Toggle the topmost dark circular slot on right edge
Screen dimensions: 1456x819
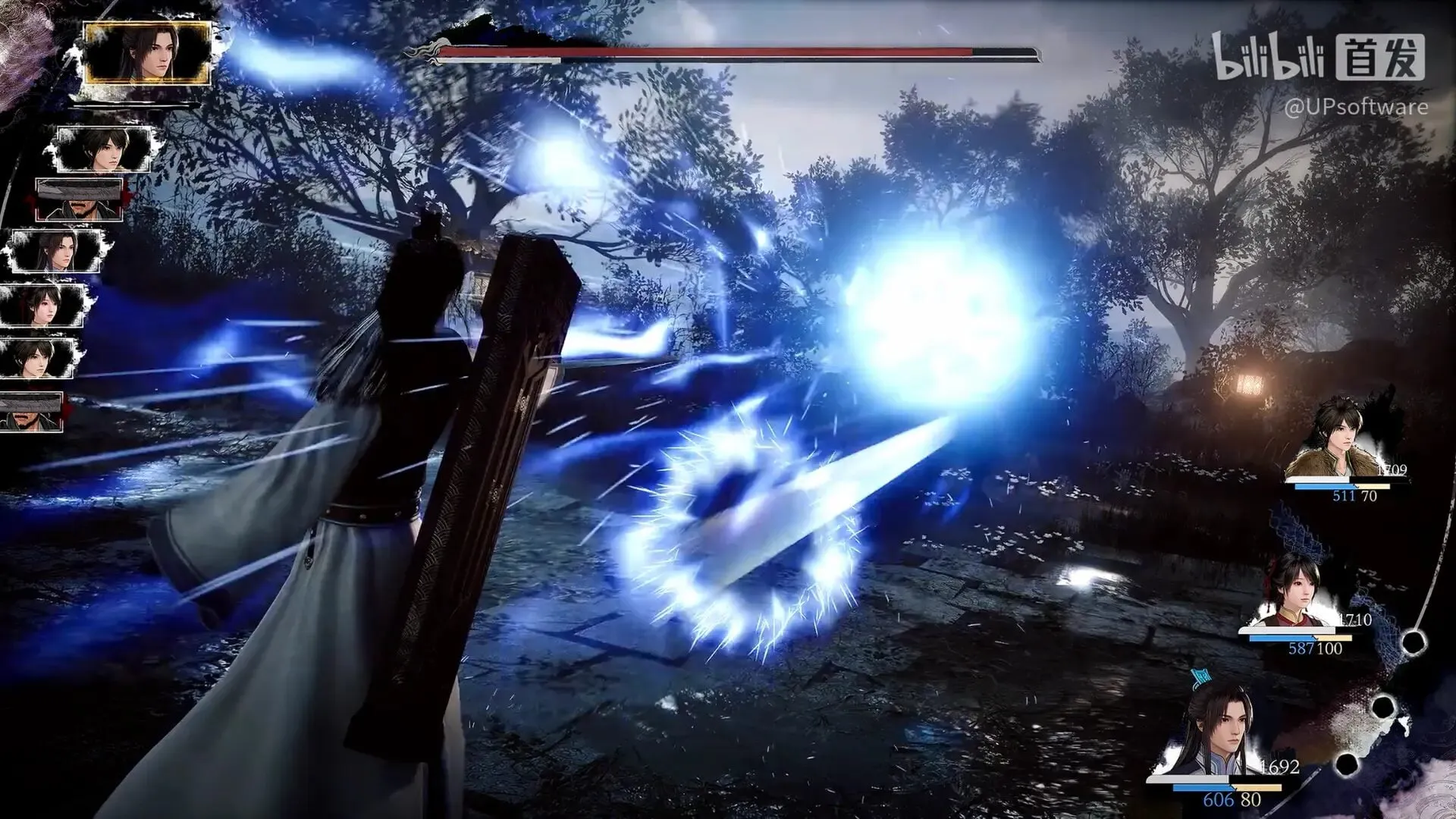pos(1415,642)
